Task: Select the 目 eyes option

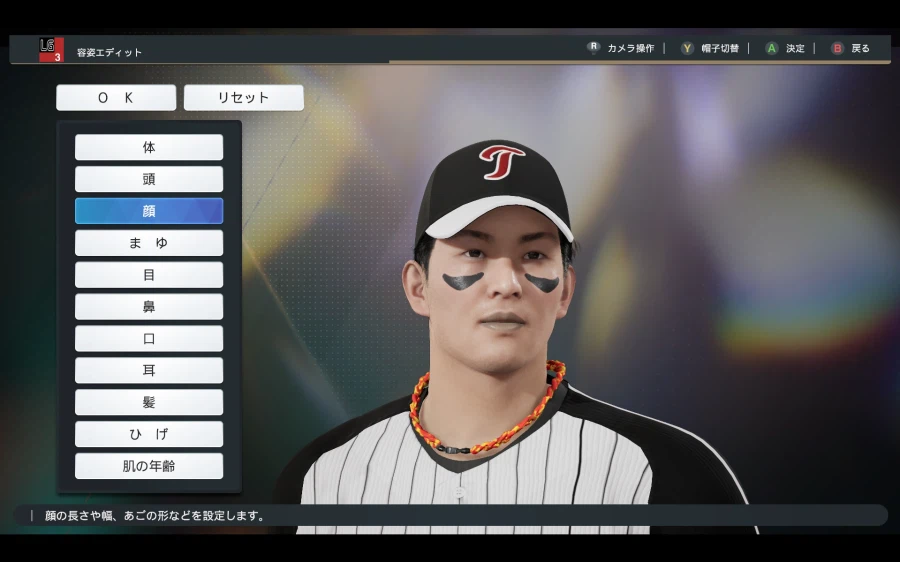Action: pyautogui.click(x=149, y=275)
